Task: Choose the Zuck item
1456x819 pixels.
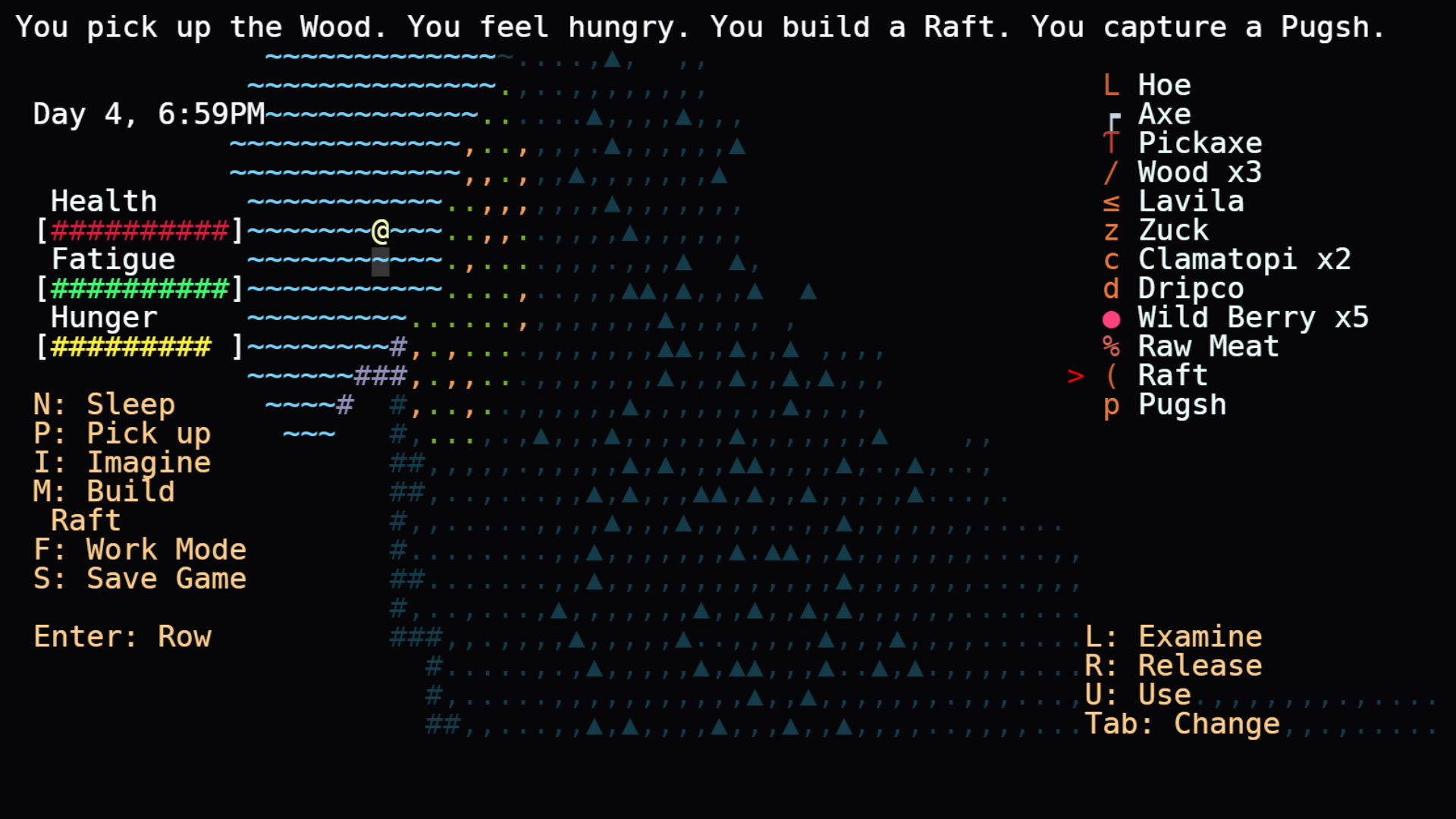Action: tap(1173, 231)
